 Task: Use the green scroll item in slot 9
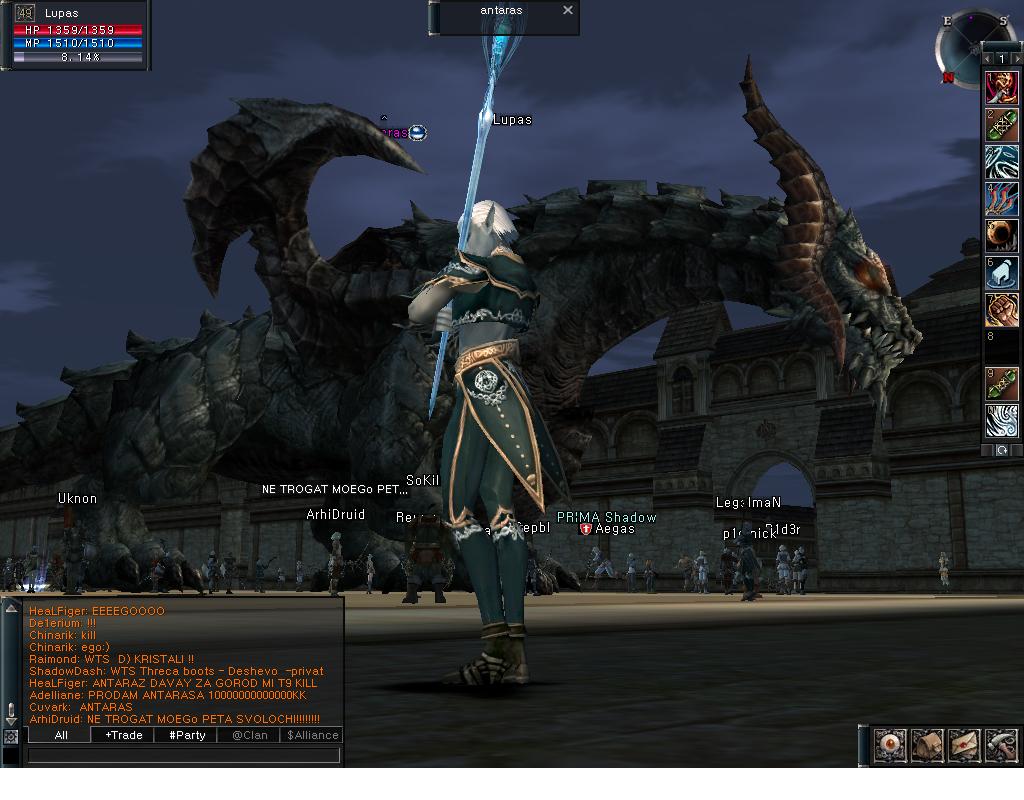(1001, 384)
